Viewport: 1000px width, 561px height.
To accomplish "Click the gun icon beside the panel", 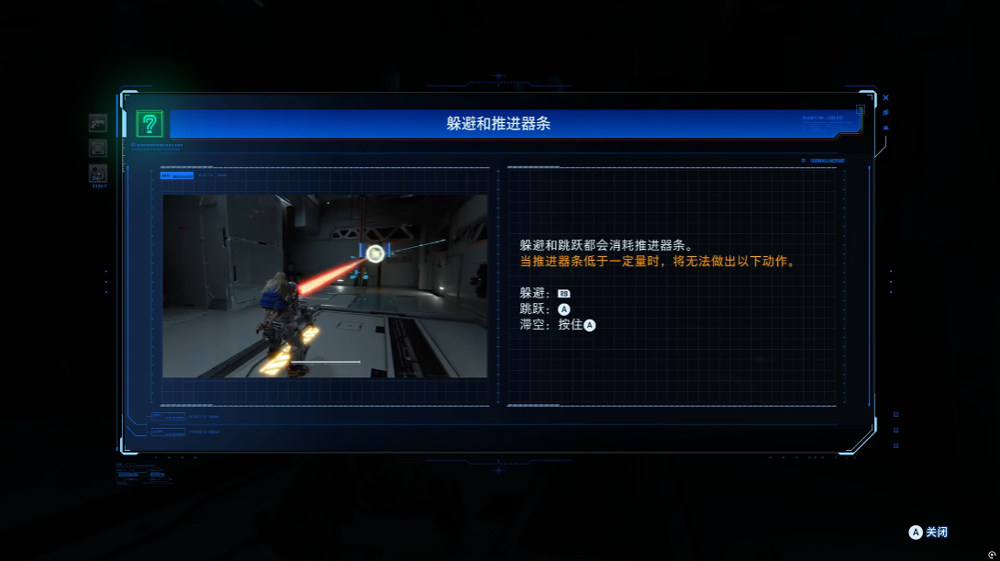I will [x=98, y=123].
